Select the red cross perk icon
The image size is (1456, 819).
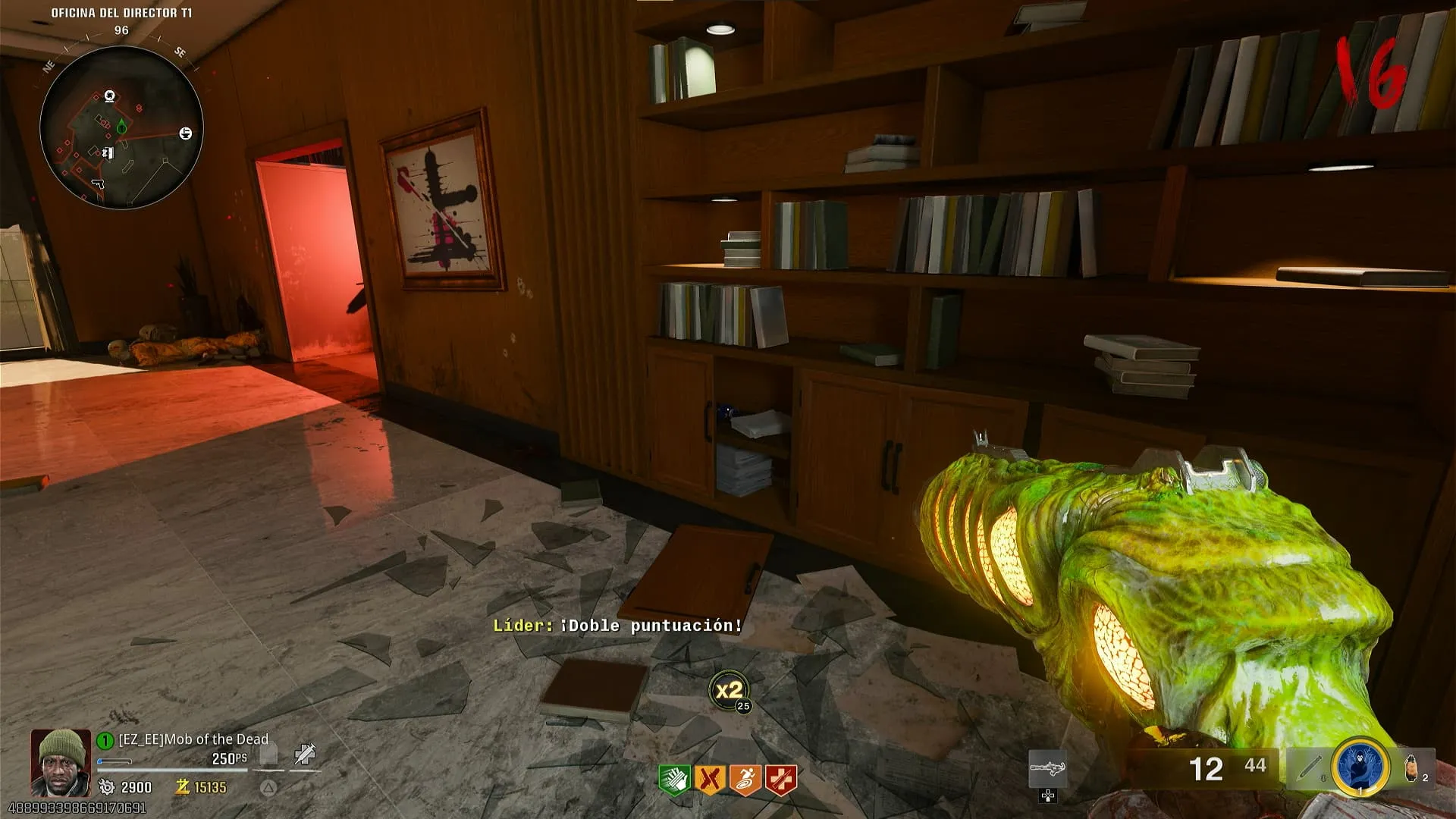(780, 780)
